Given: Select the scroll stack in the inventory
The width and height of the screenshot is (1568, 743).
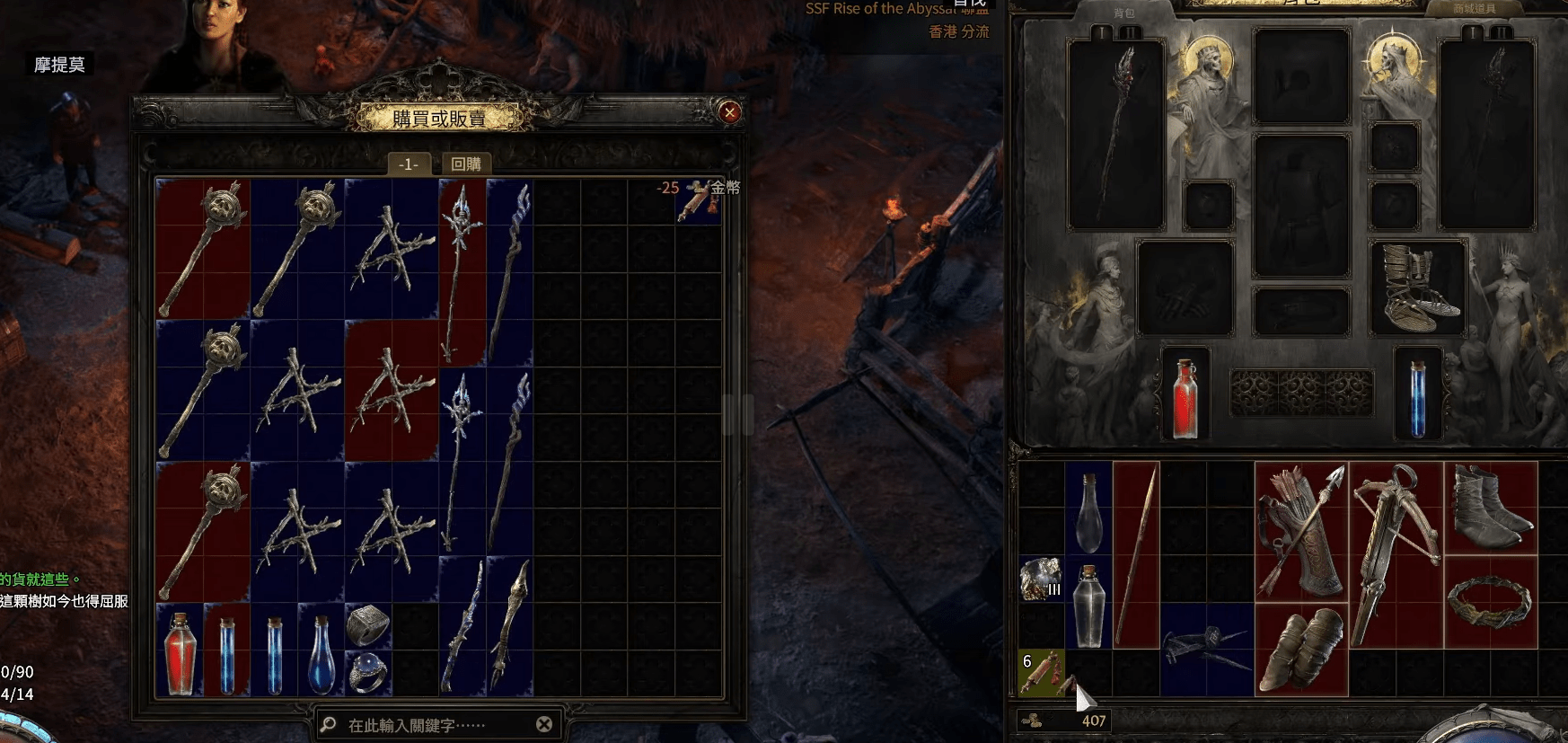Looking at the screenshot, I should coord(1042,673).
